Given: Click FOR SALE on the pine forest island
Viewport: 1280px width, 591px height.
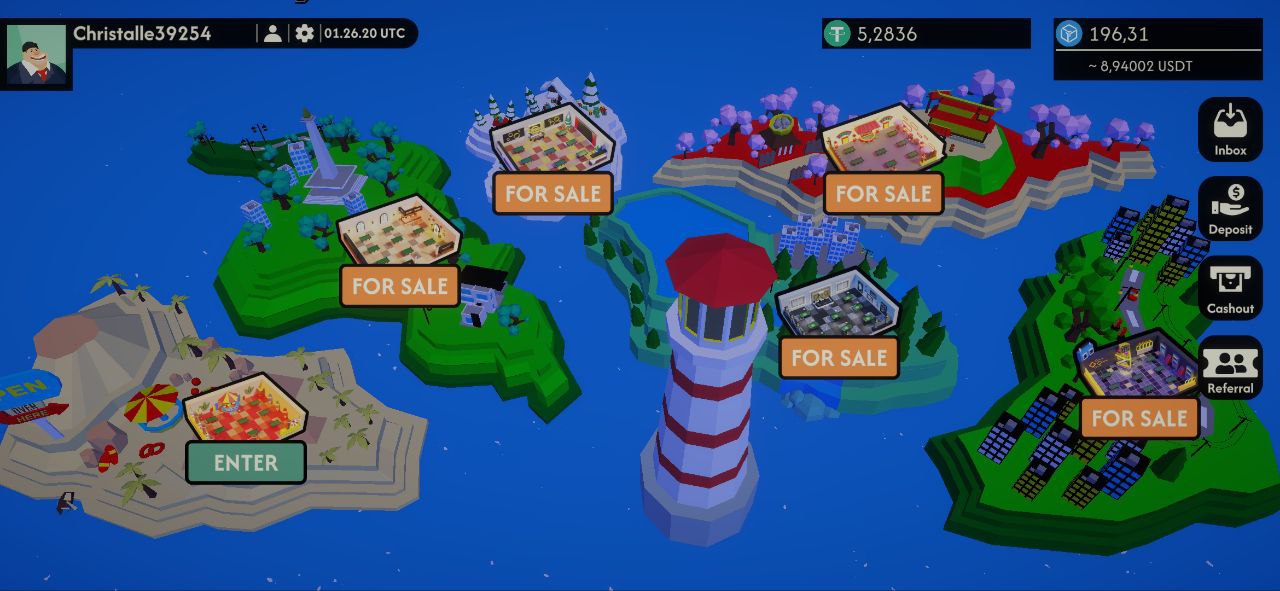Looking at the screenshot, I should [x=839, y=358].
